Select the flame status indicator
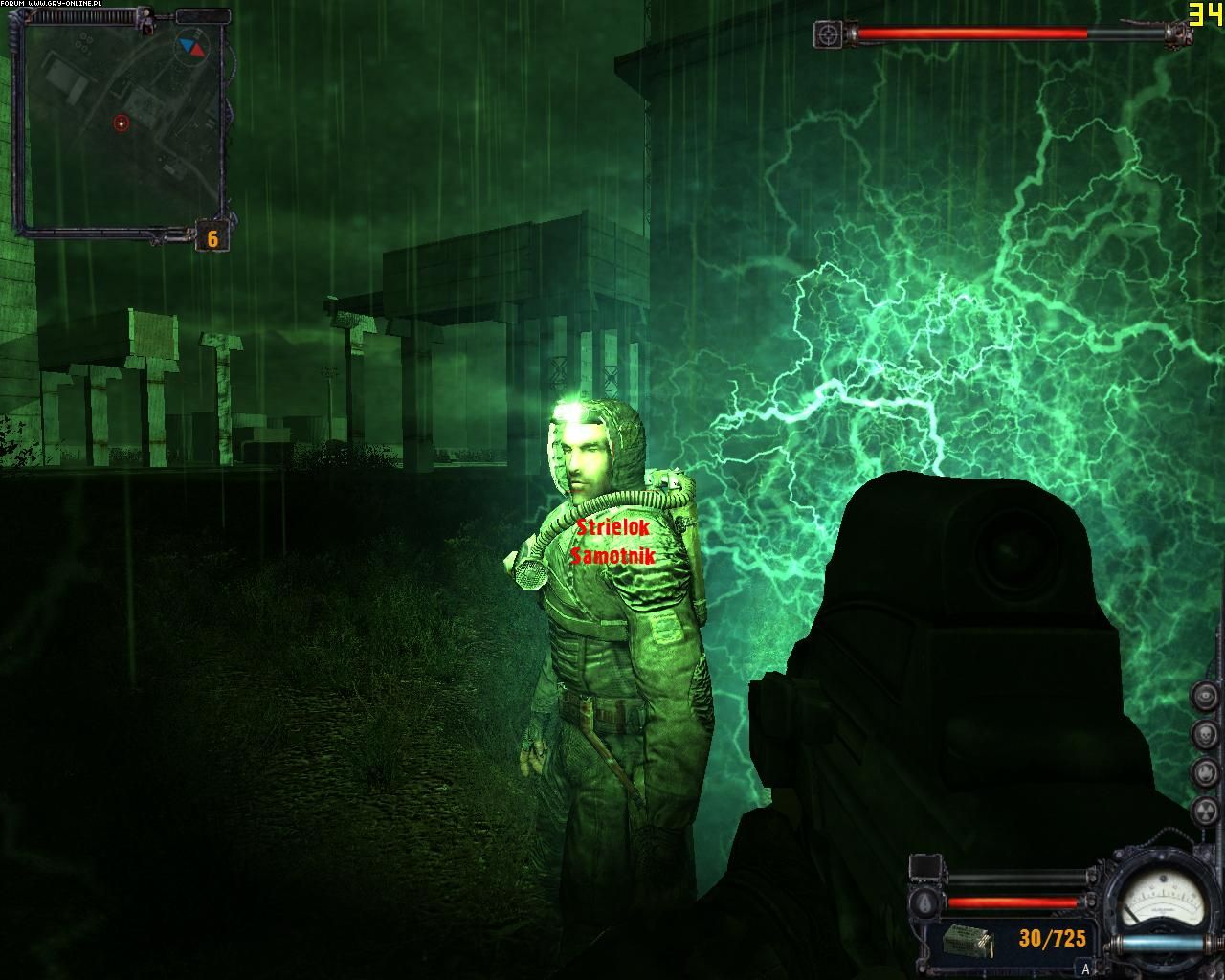Image resolution: width=1225 pixels, height=980 pixels. (1205, 771)
